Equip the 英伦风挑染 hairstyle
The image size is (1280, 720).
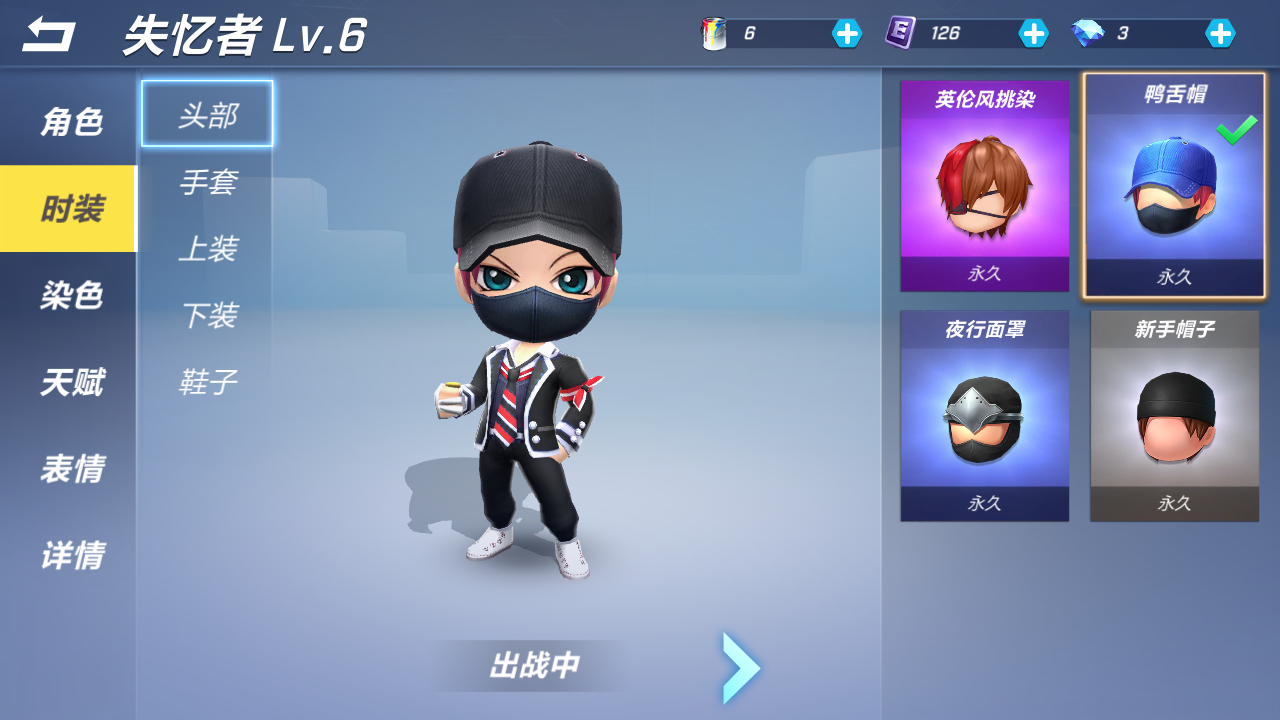click(984, 185)
